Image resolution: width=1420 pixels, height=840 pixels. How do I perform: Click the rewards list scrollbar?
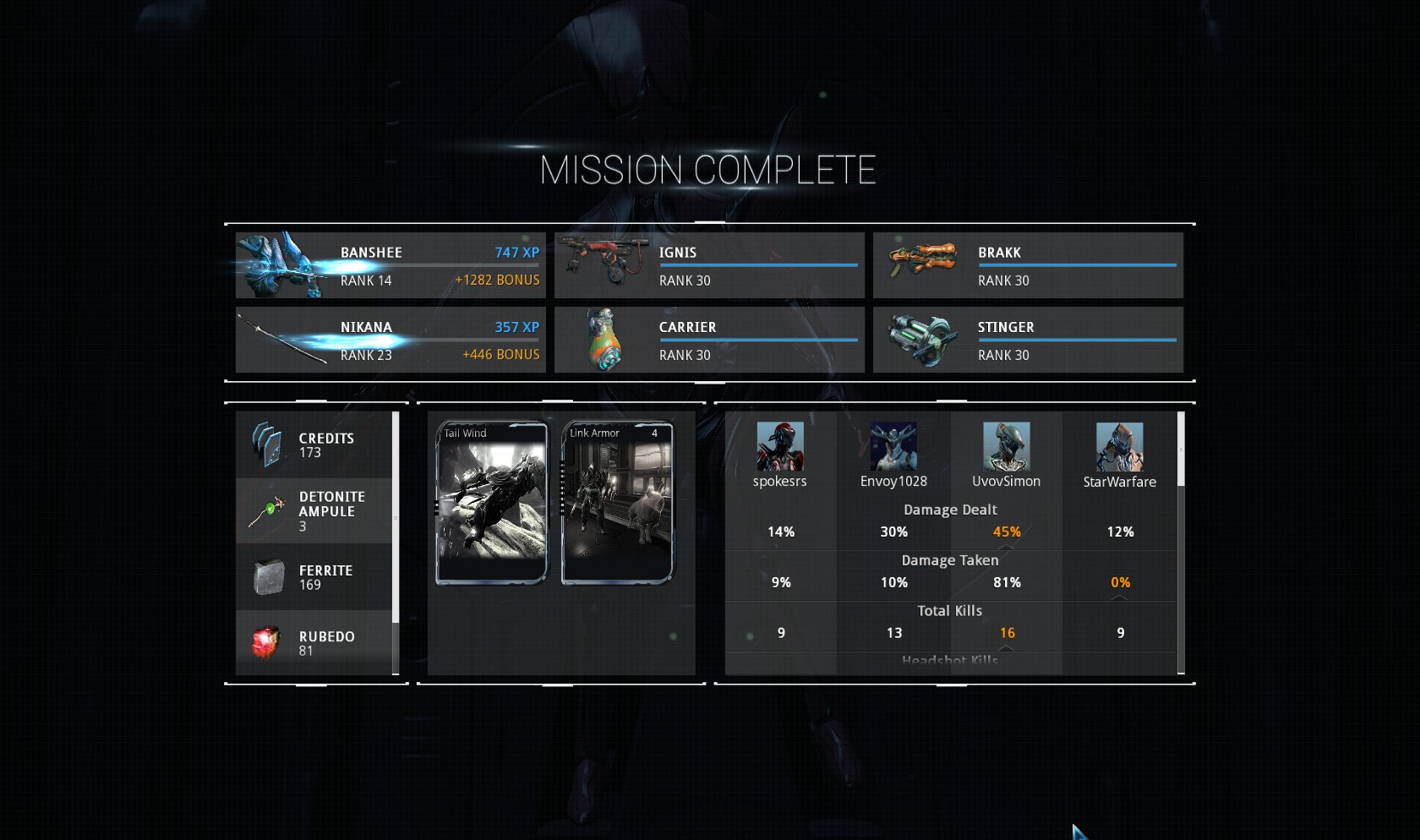pos(396,517)
